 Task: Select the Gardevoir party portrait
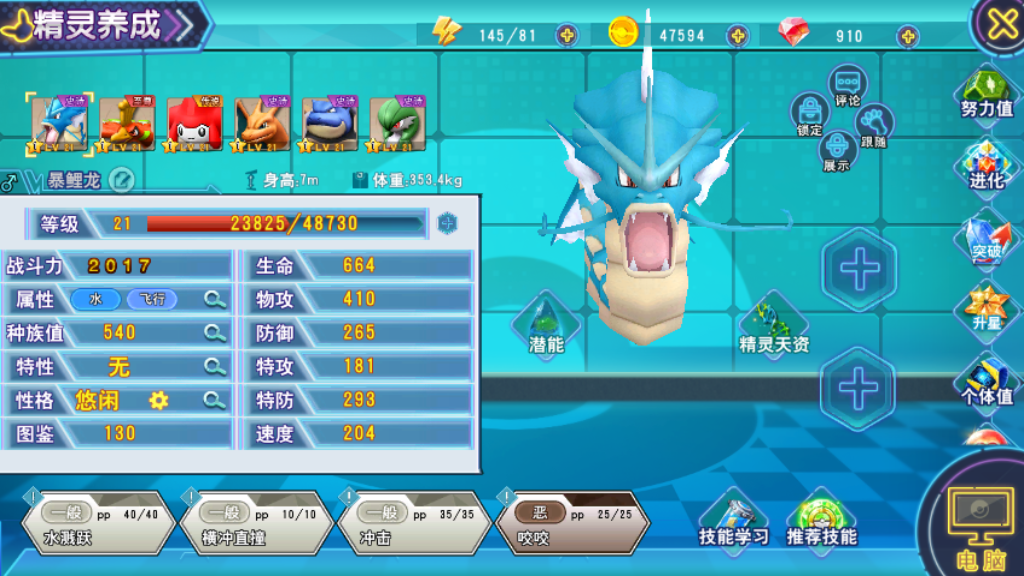click(398, 124)
